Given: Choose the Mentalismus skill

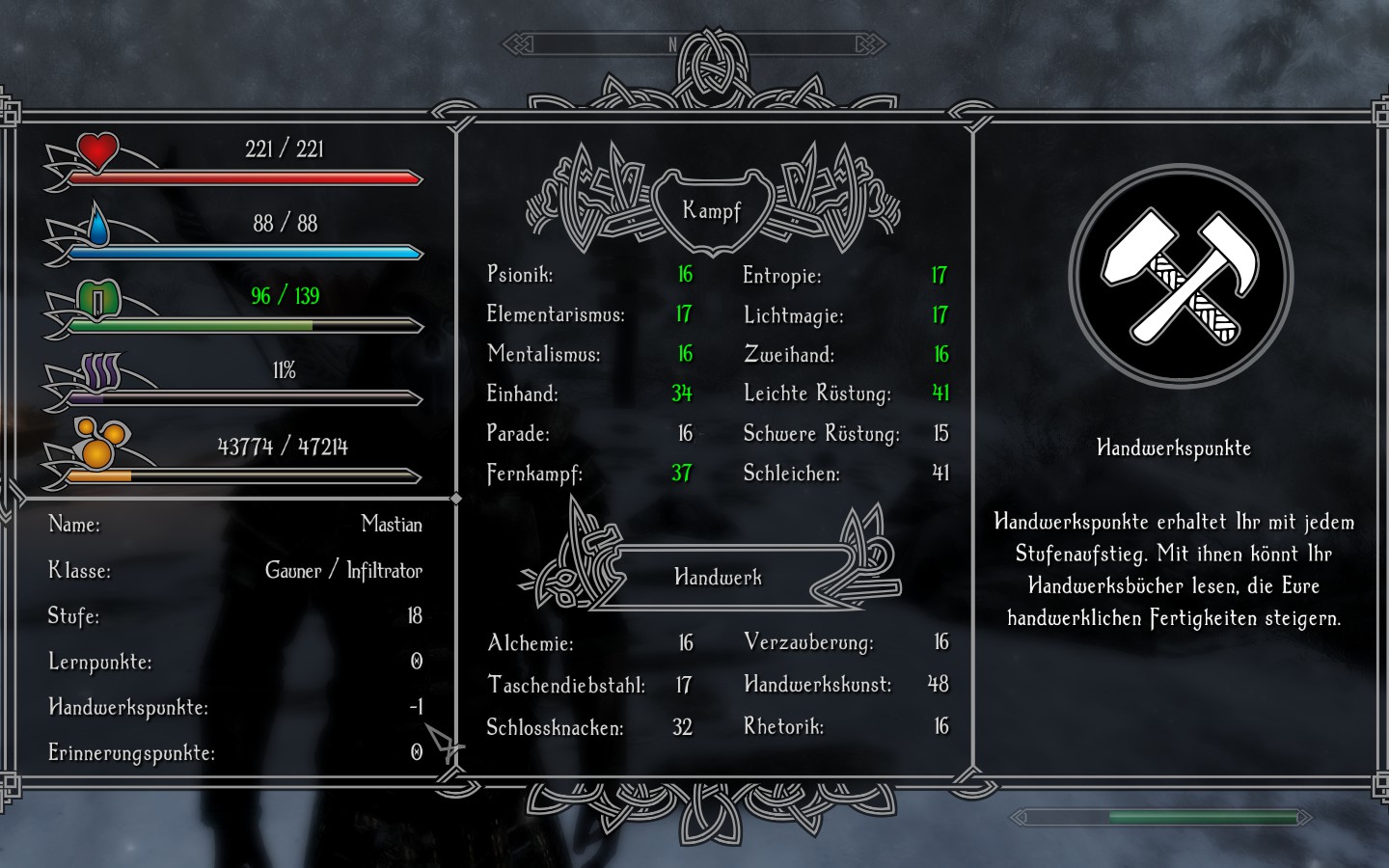Looking at the screenshot, I should tap(544, 354).
